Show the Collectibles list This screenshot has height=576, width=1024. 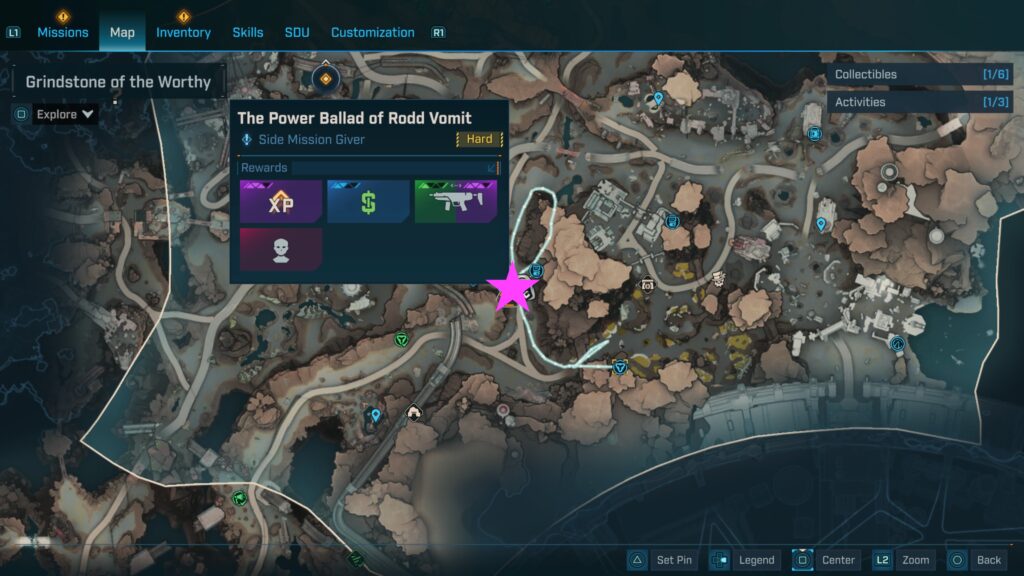(x=919, y=74)
